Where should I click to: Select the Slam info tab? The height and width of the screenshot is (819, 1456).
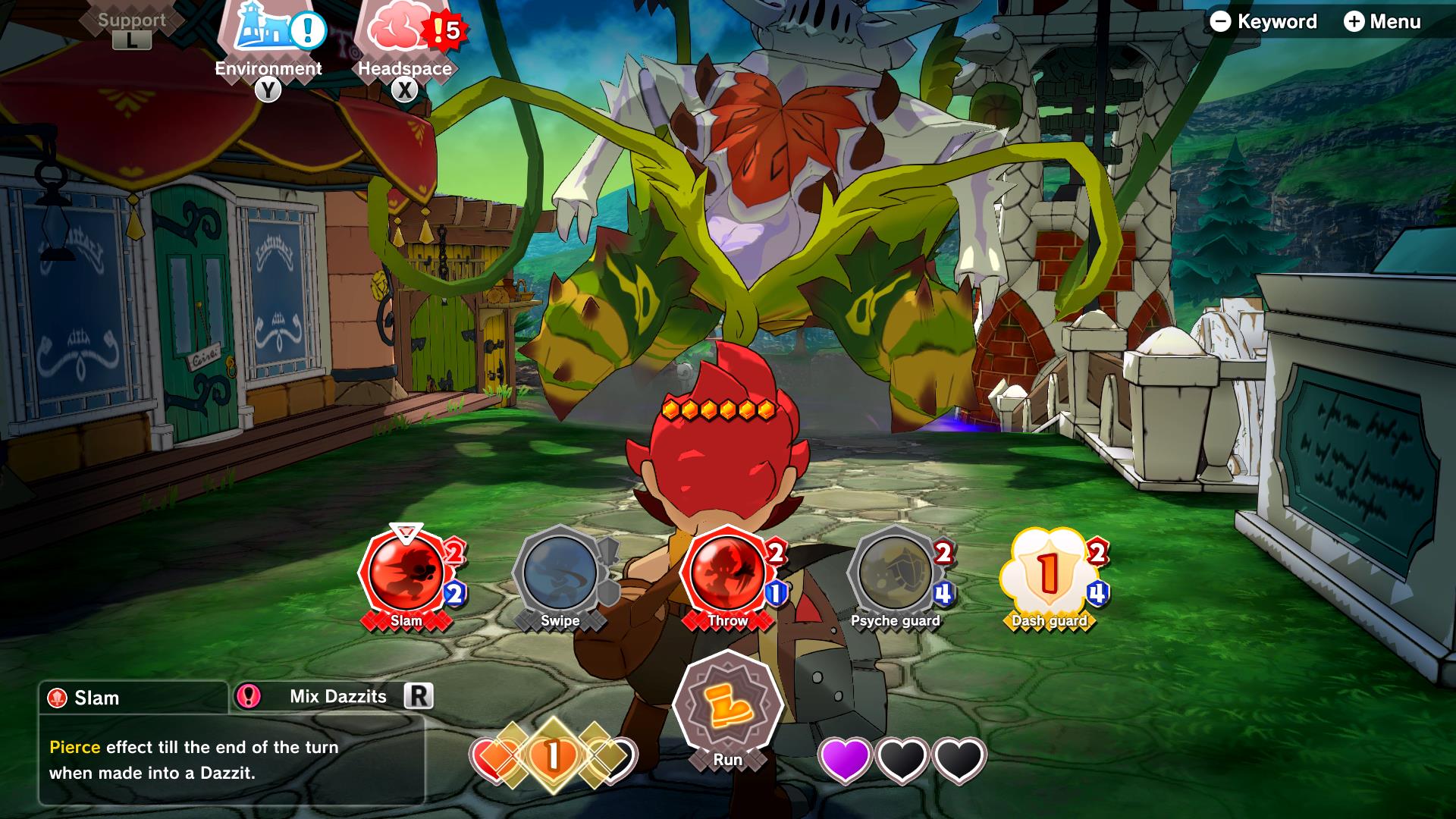tap(133, 698)
